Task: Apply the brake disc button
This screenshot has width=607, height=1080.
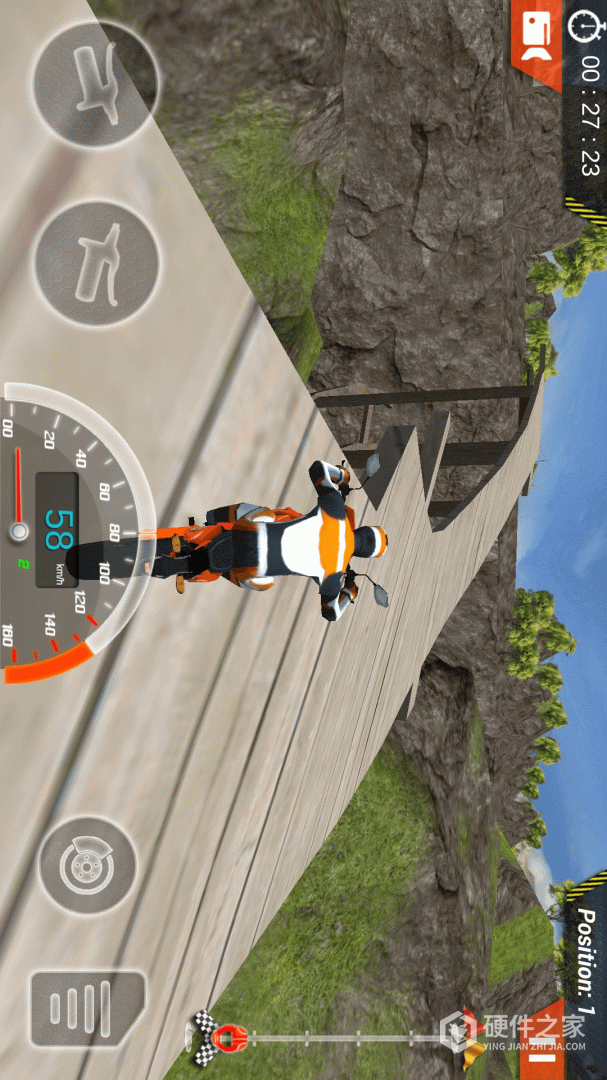Action: [87, 866]
